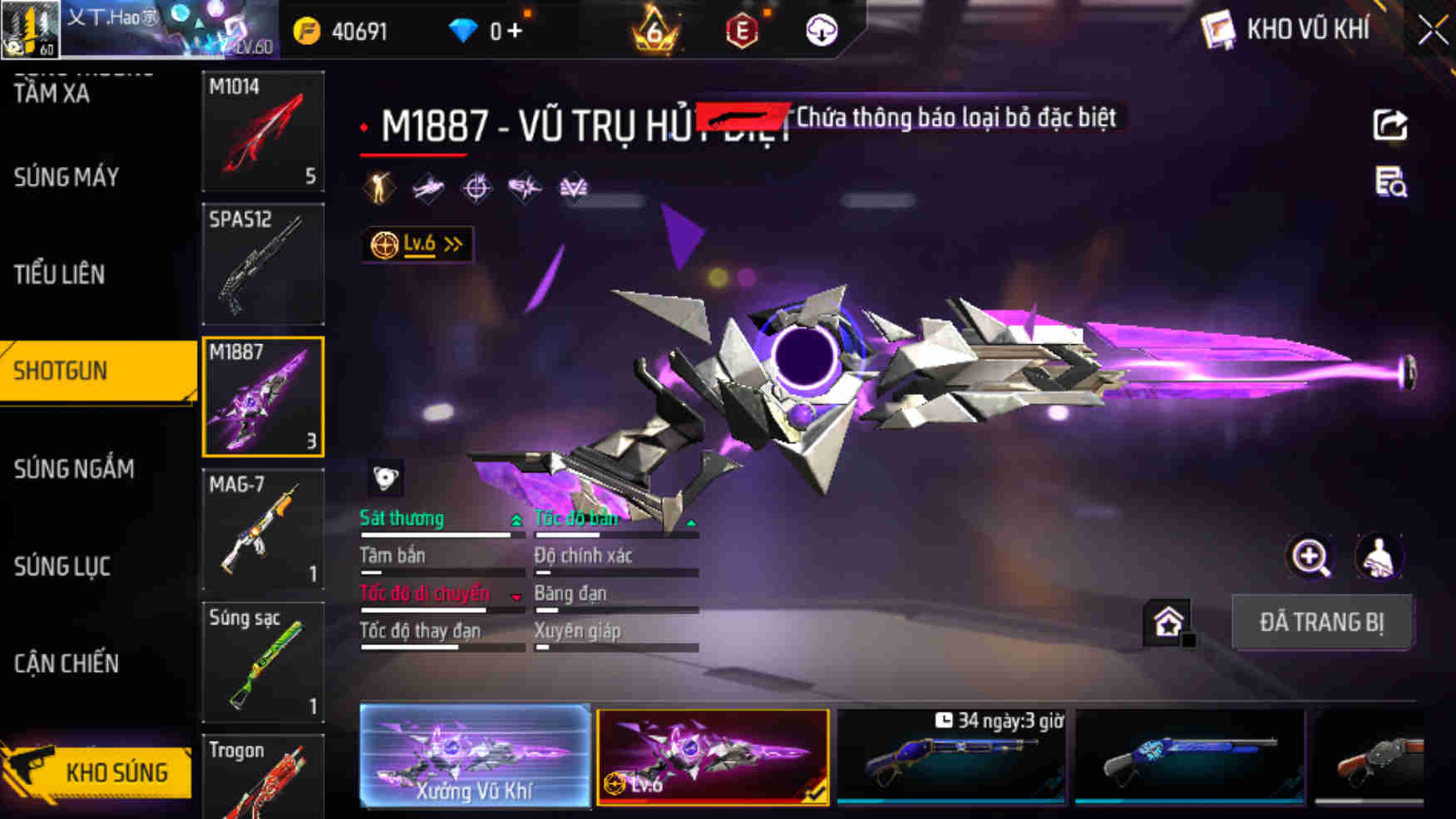Expand the Lv.6 >> level details
Viewport: 1456px width, 819px height.
tap(414, 242)
